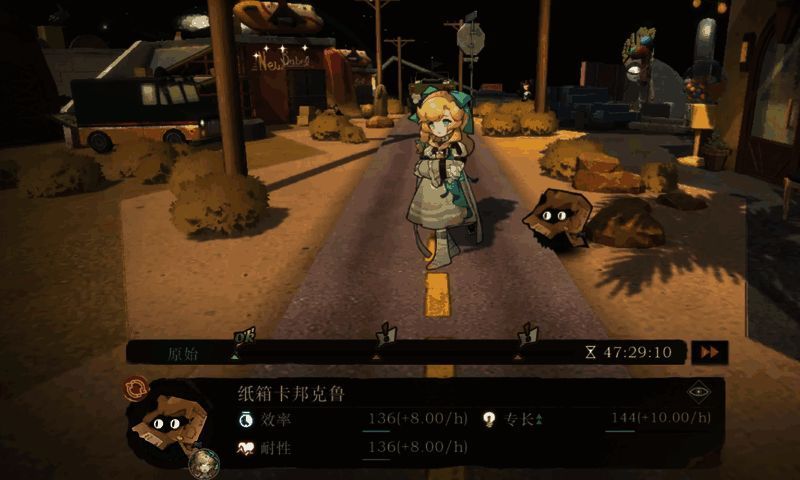This screenshot has width=800, height=480.
Task: Toggle the eye icon in the info panel
Action: 698,393
